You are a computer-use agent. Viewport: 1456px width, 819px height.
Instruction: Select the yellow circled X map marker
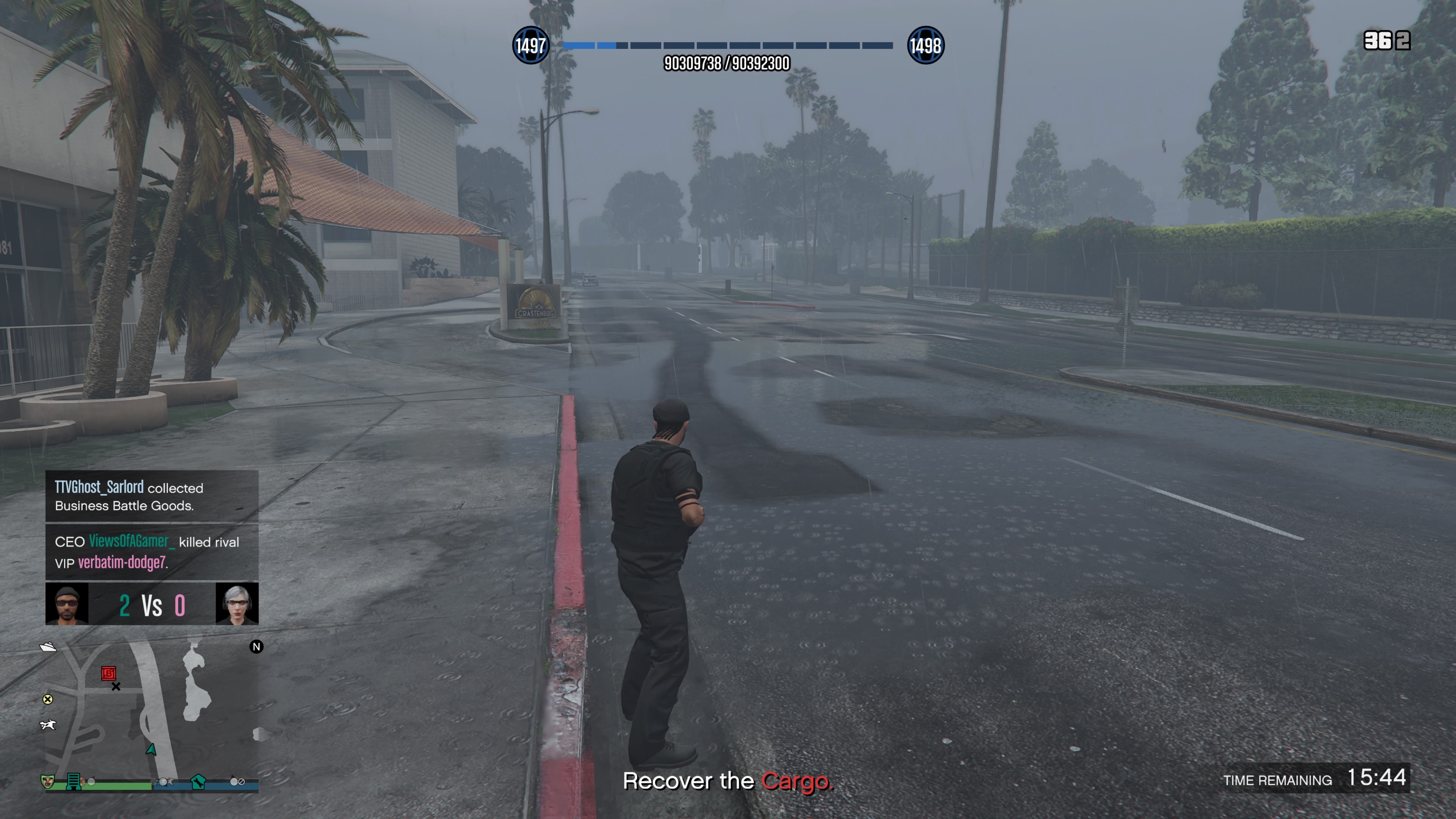tap(48, 699)
